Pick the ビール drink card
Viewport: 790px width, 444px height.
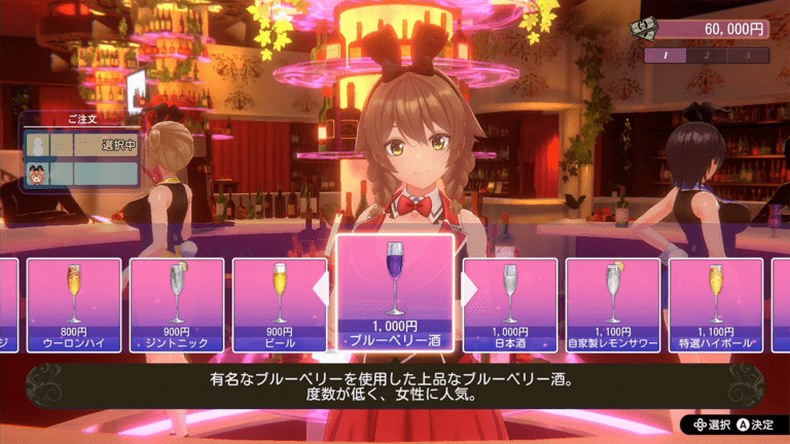tap(280, 305)
